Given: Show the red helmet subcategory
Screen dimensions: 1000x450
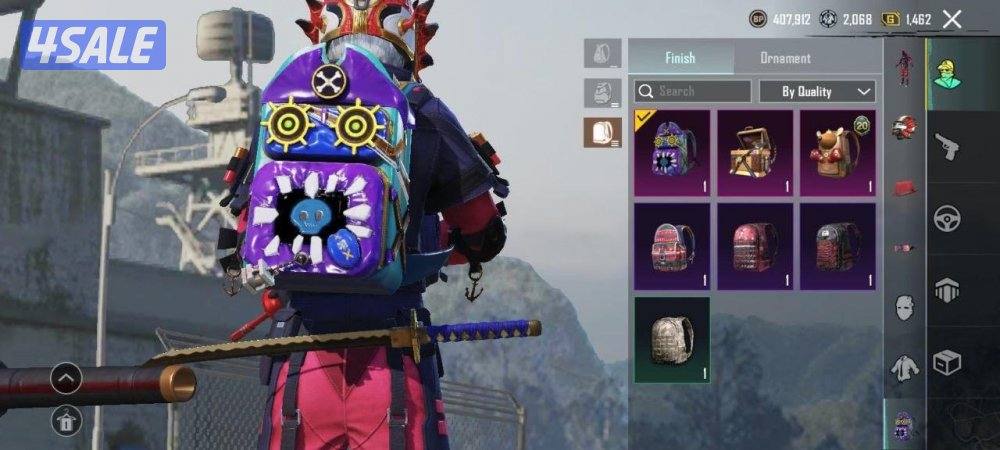Looking at the screenshot, I should [905, 127].
